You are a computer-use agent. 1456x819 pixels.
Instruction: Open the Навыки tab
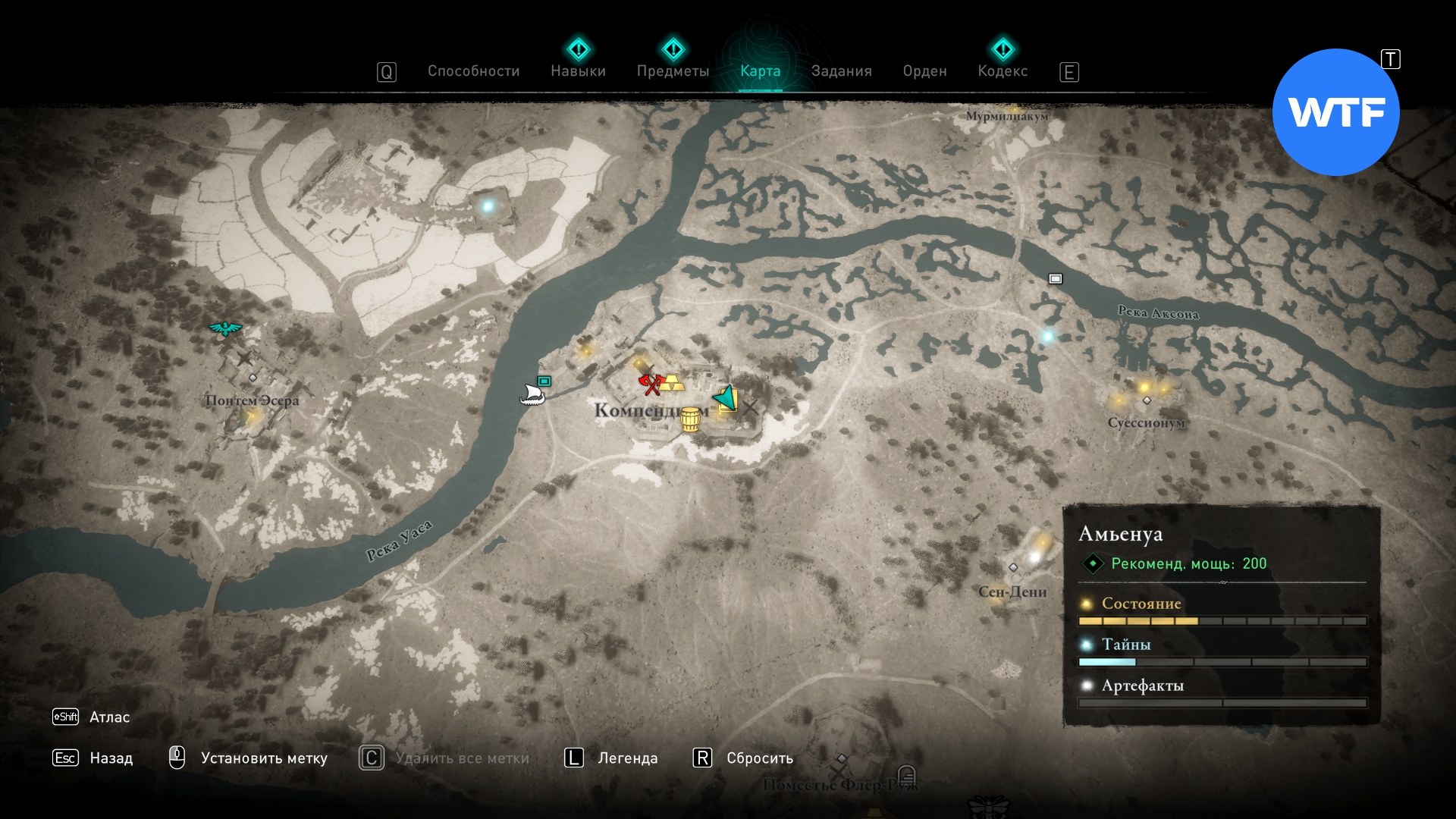tap(578, 71)
